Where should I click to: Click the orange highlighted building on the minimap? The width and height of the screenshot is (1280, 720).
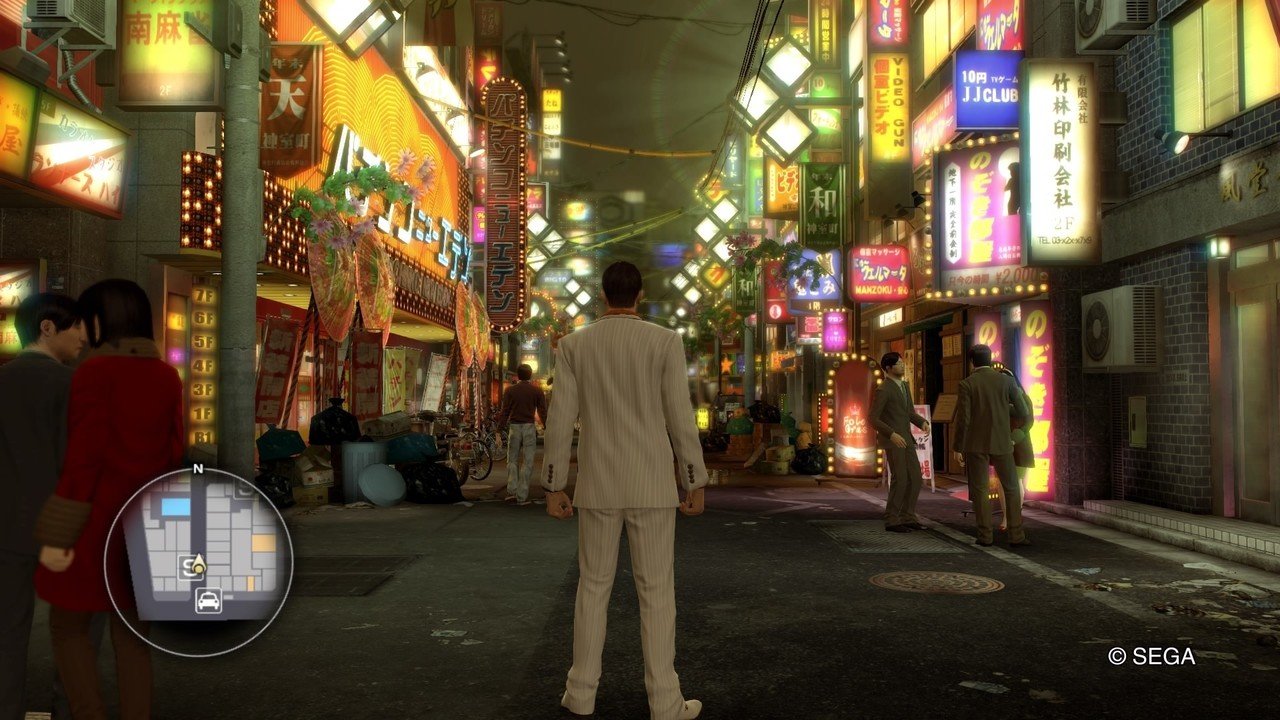pyautogui.click(x=262, y=541)
